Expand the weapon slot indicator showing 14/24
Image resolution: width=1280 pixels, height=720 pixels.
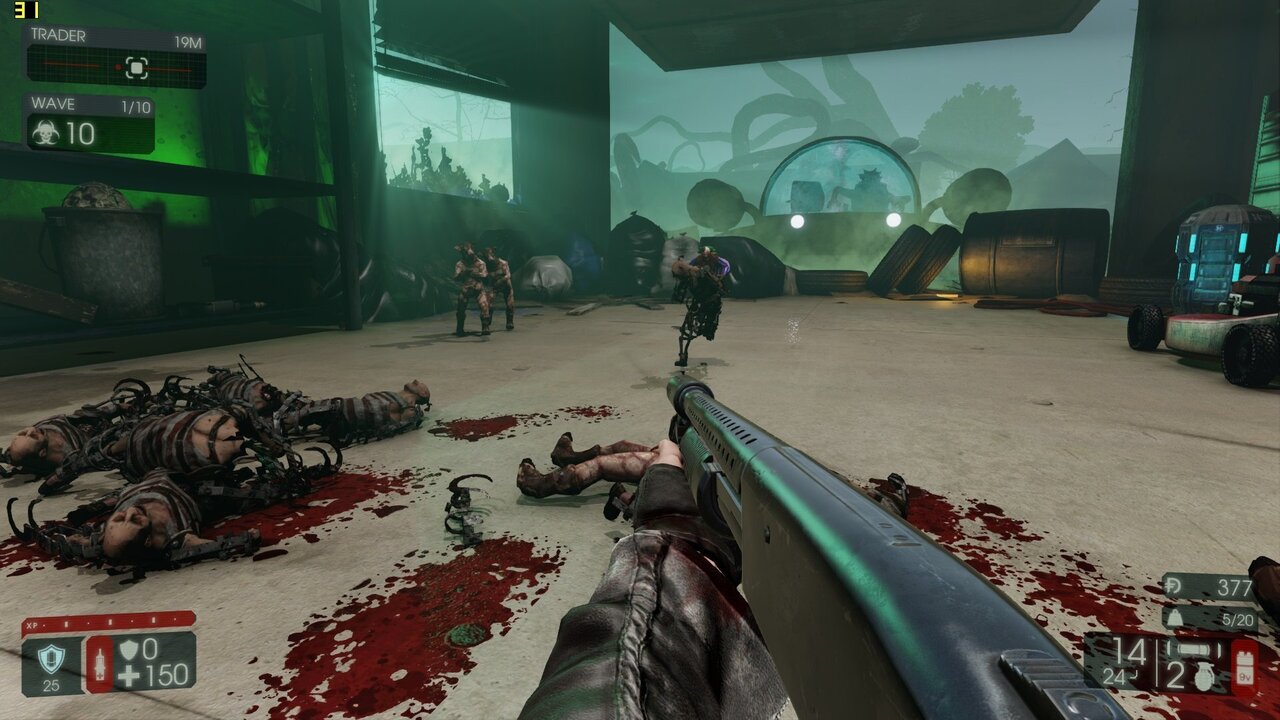coord(1125,662)
